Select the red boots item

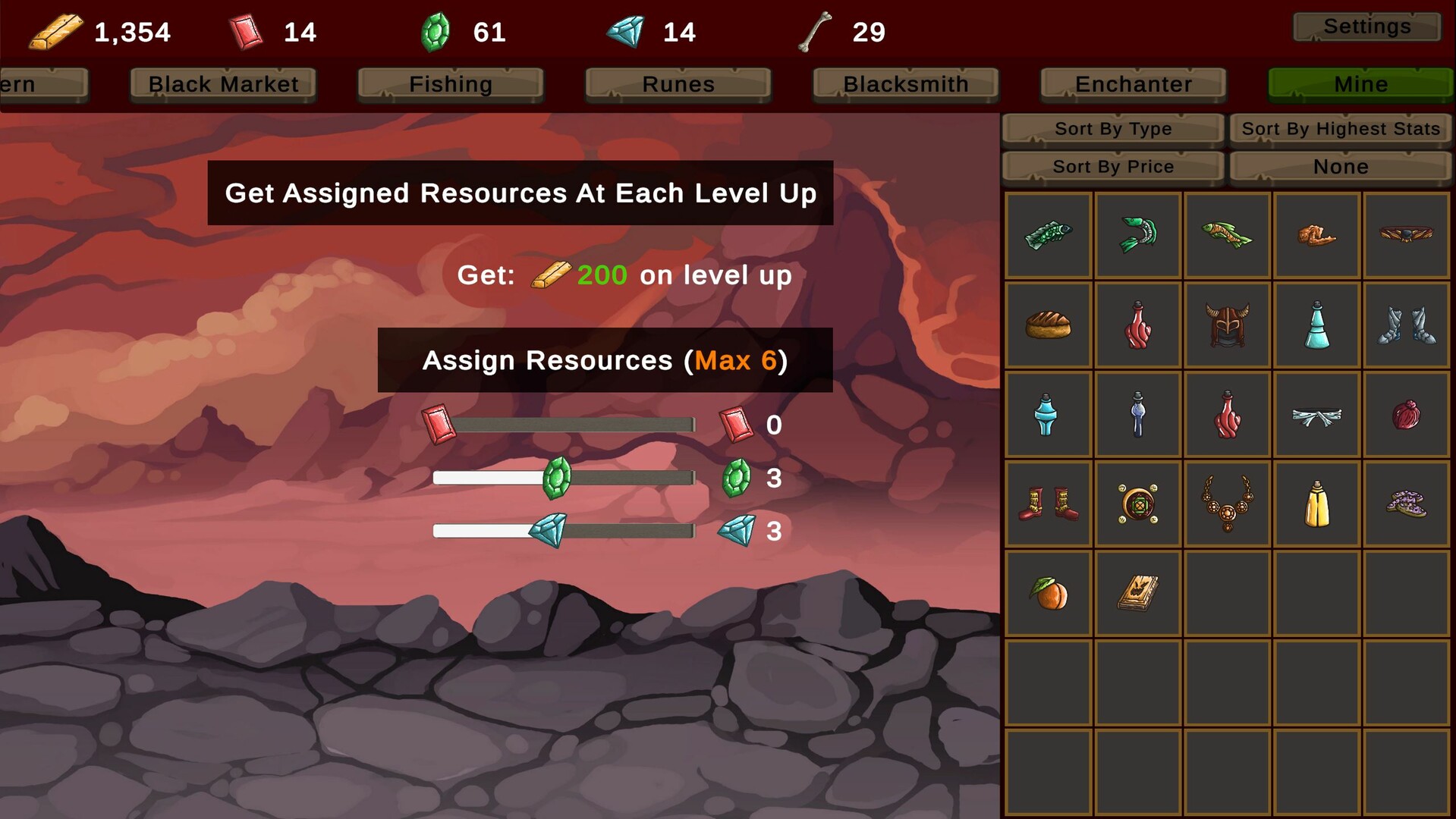1048,503
